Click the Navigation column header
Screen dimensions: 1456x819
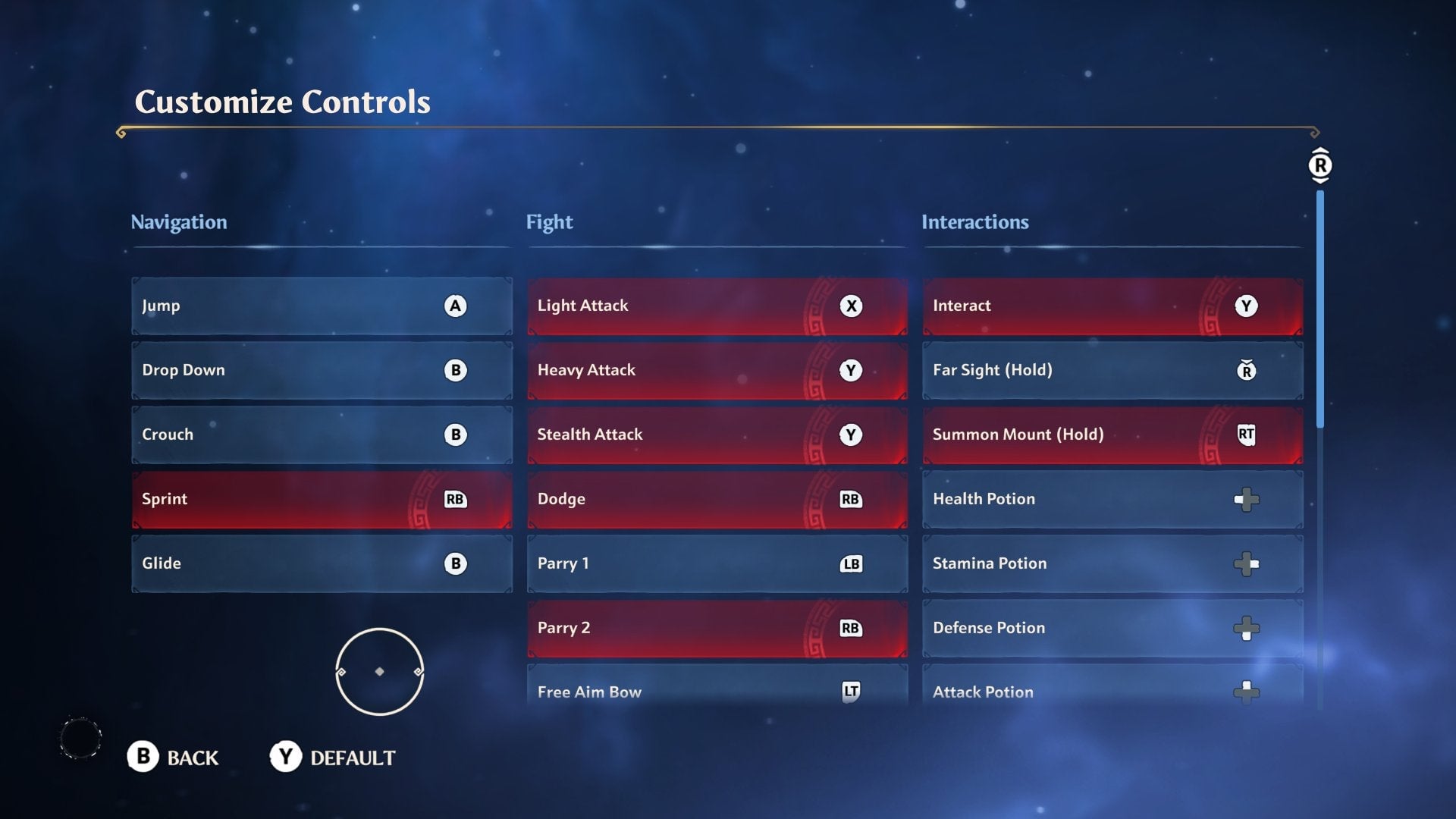point(180,222)
